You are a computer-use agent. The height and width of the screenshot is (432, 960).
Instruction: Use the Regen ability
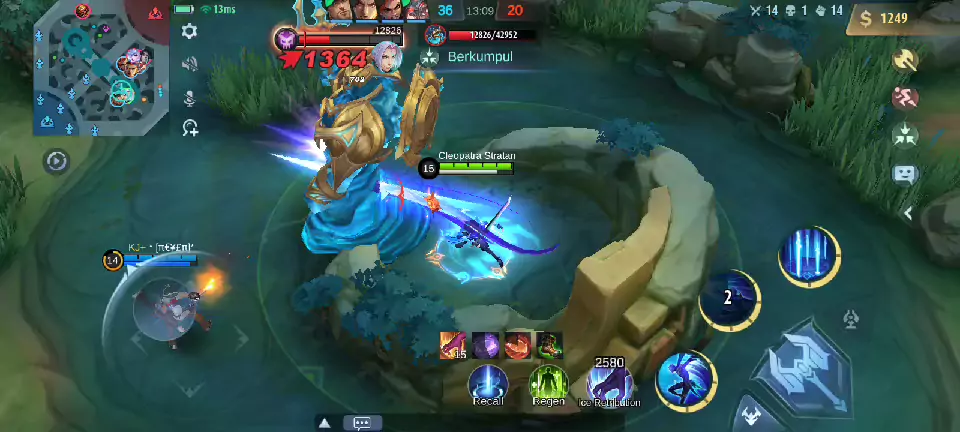click(548, 381)
